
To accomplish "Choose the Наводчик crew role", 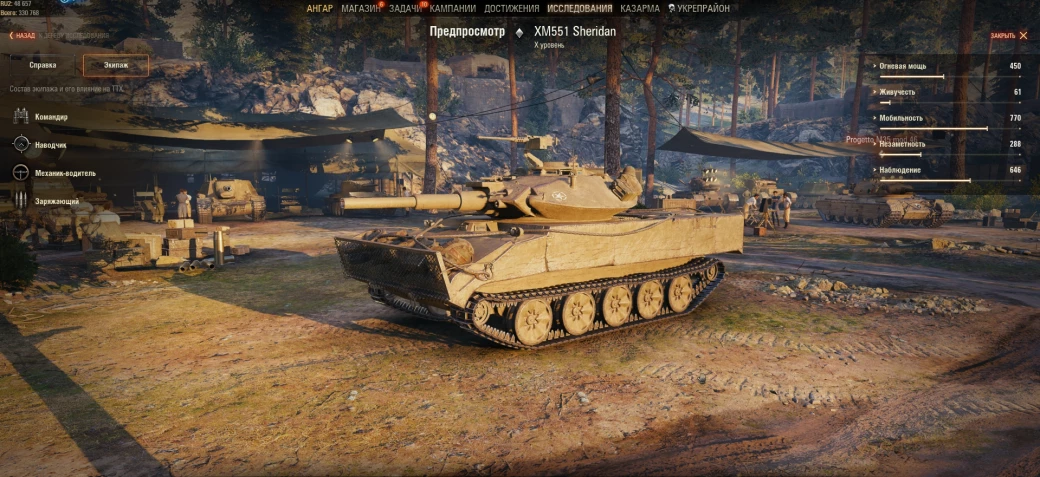I will pyautogui.click(x=50, y=145).
